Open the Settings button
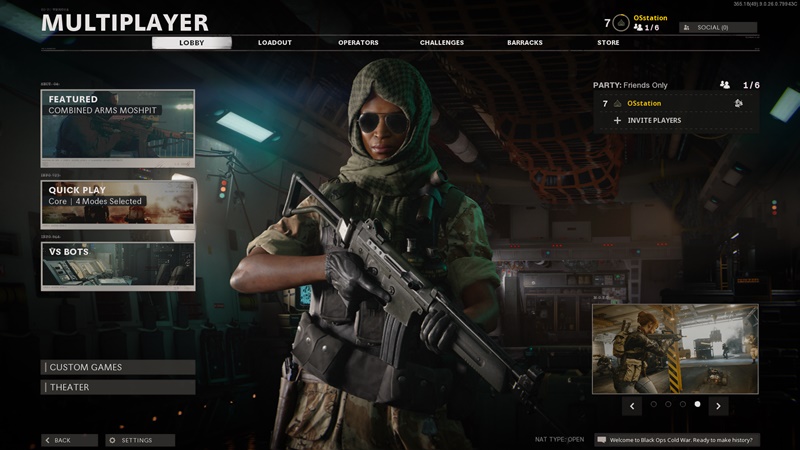Viewport: 800px width, 450px height. coord(140,440)
